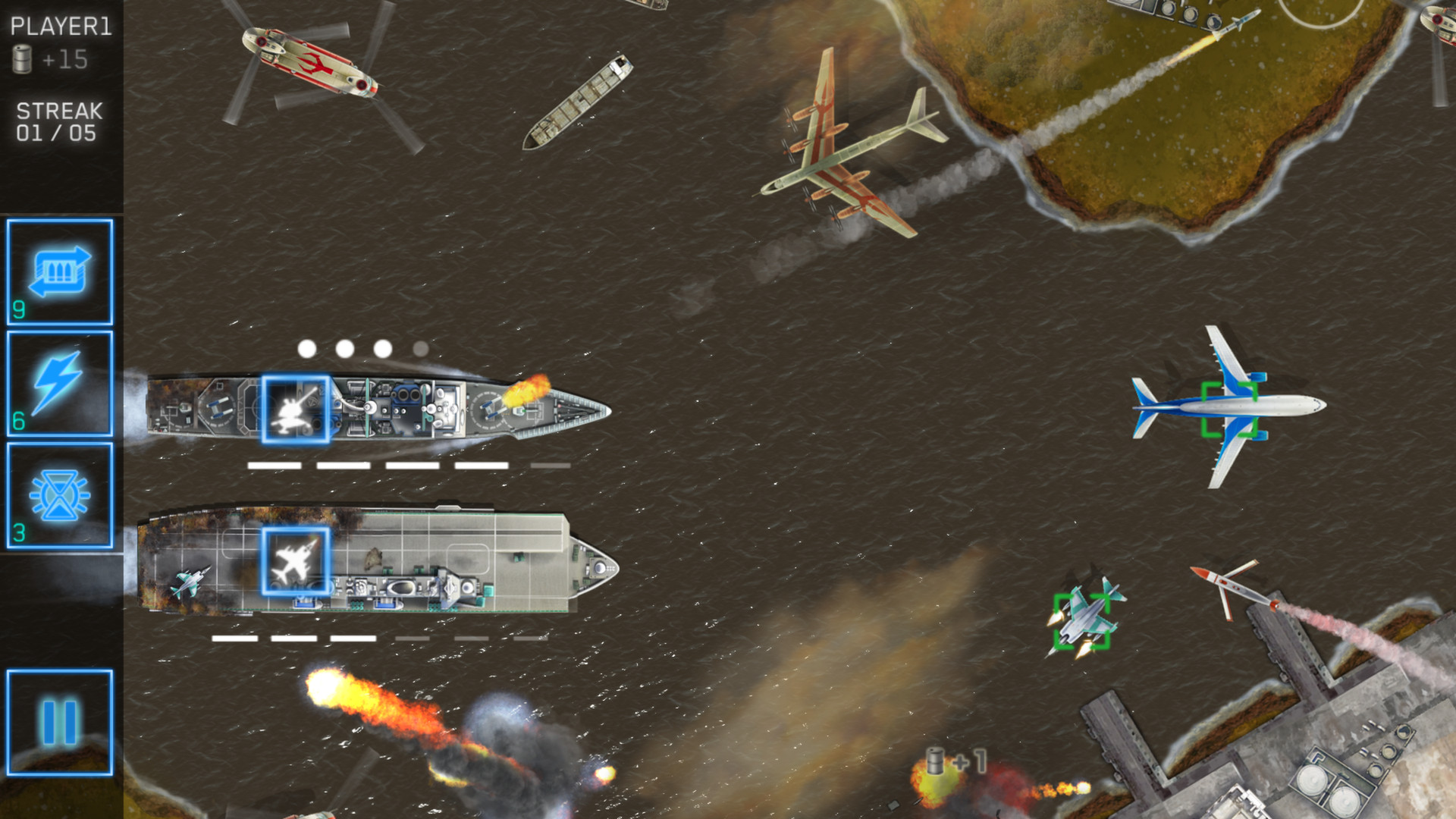Select the fighter jet weapon slot on the carrier

296,563
